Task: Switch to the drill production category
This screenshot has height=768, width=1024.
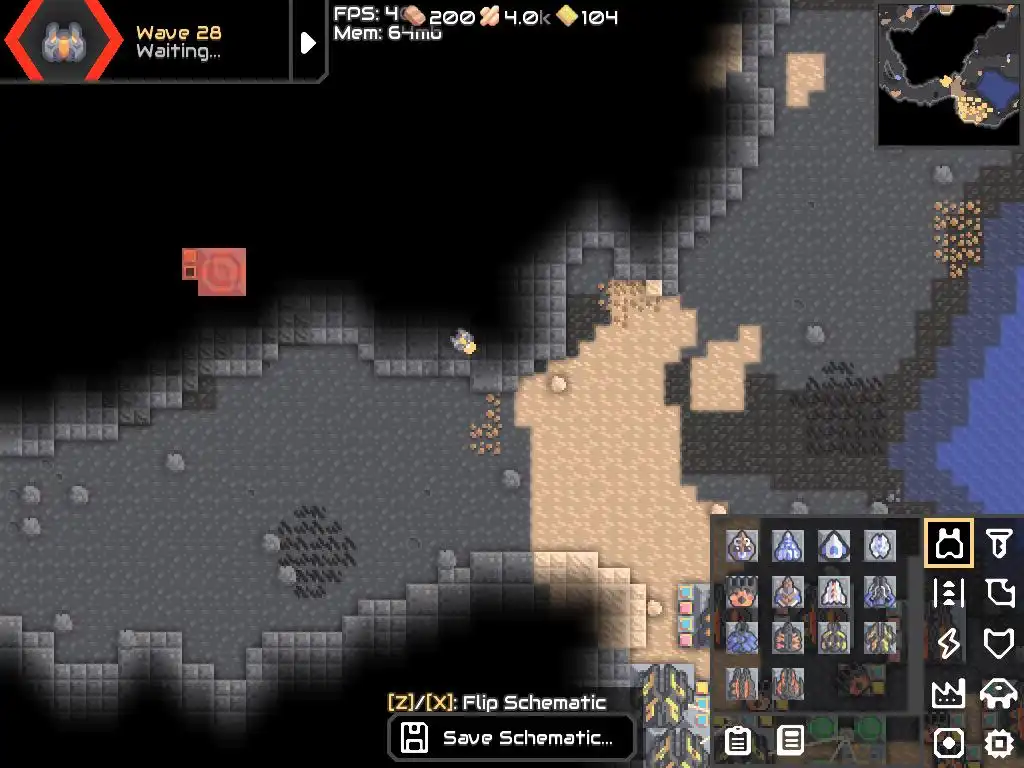Action: pos(998,544)
